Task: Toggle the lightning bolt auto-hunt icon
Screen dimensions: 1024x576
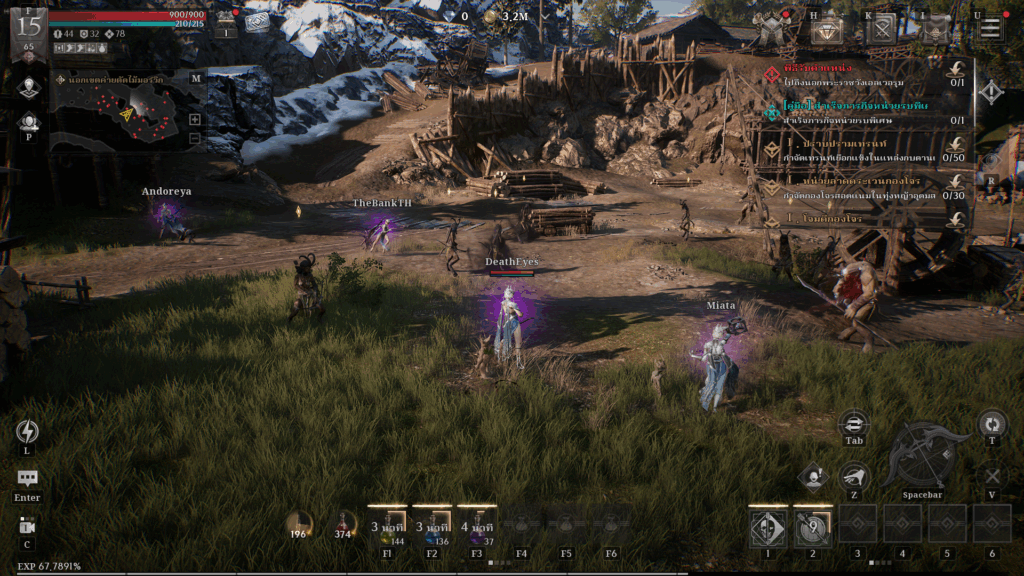Action: point(27,431)
